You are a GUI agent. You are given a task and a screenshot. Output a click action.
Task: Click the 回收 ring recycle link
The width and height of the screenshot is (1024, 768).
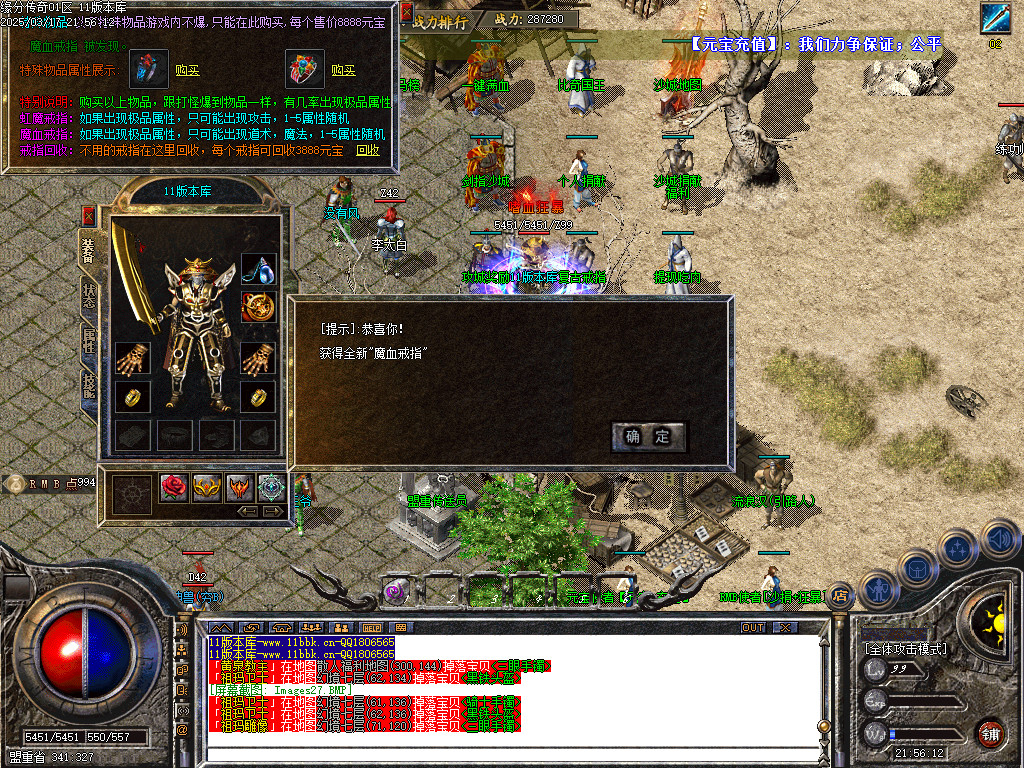pos(368,151)
